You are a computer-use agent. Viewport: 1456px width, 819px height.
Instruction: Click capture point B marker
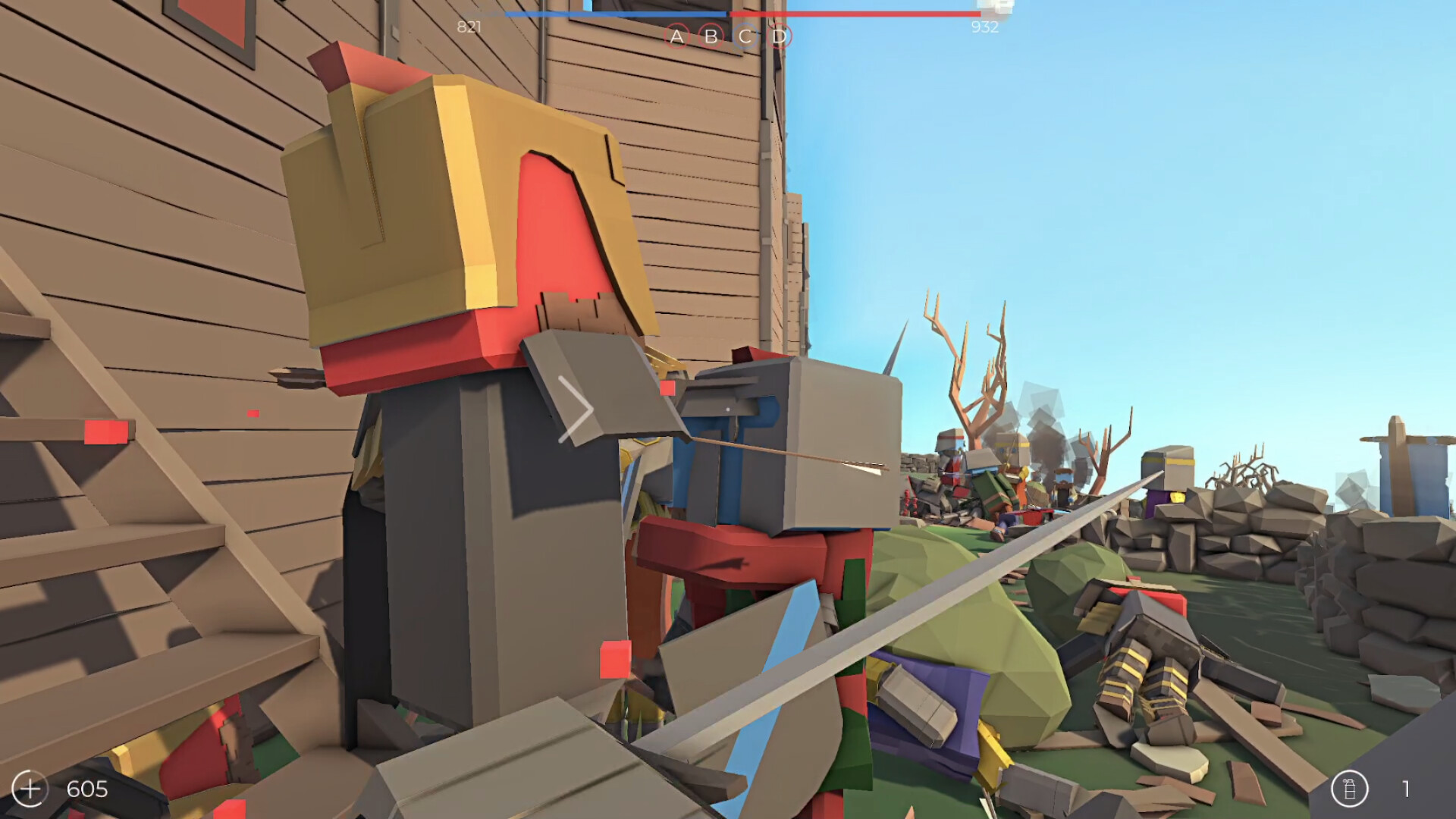tap(711, 36)
